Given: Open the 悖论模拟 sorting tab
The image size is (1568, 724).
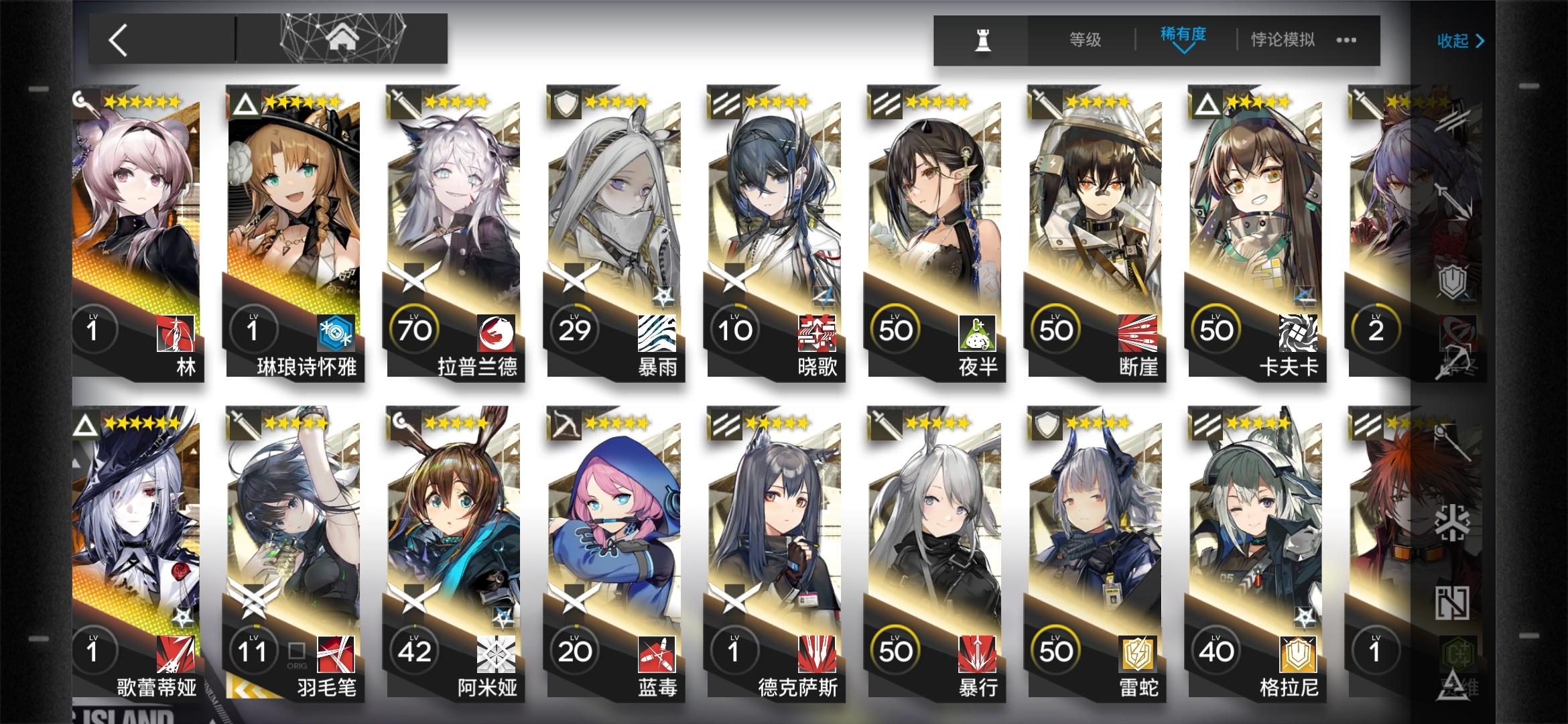Looking at the screenshot, I should pyautogui.click(x=1282, y=40).
